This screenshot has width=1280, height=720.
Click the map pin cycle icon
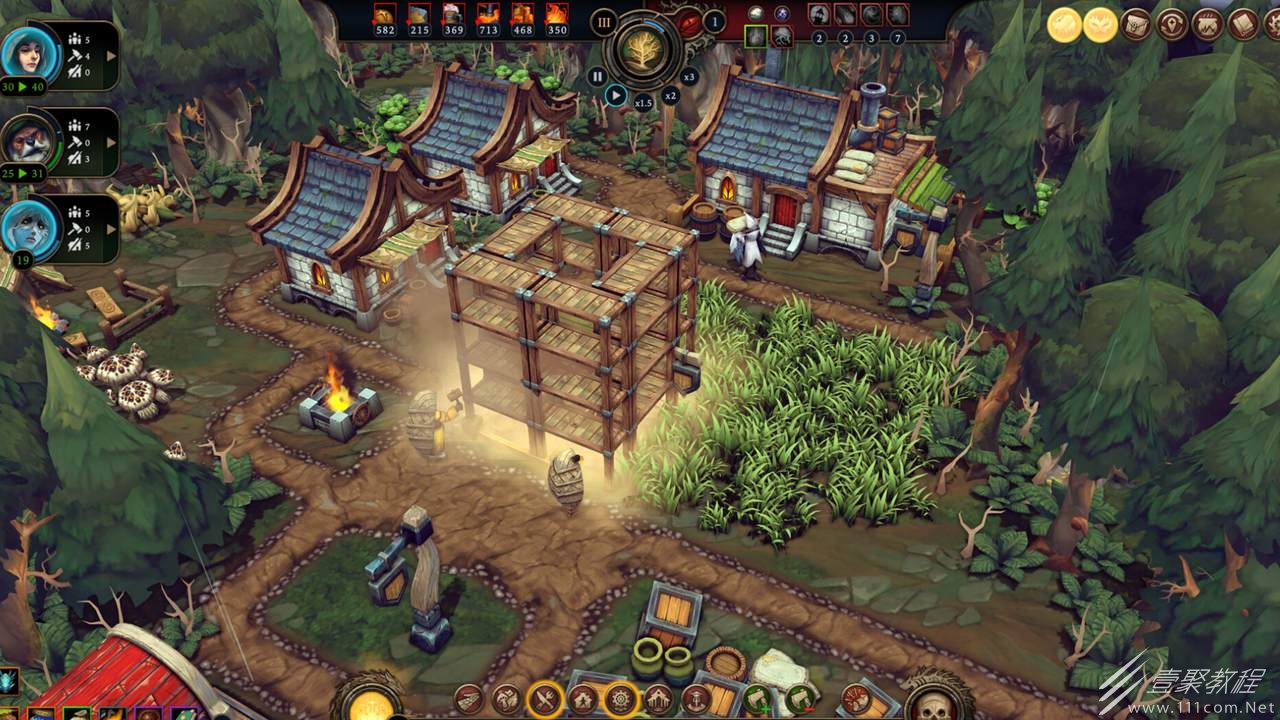(x=1172, y=24)
